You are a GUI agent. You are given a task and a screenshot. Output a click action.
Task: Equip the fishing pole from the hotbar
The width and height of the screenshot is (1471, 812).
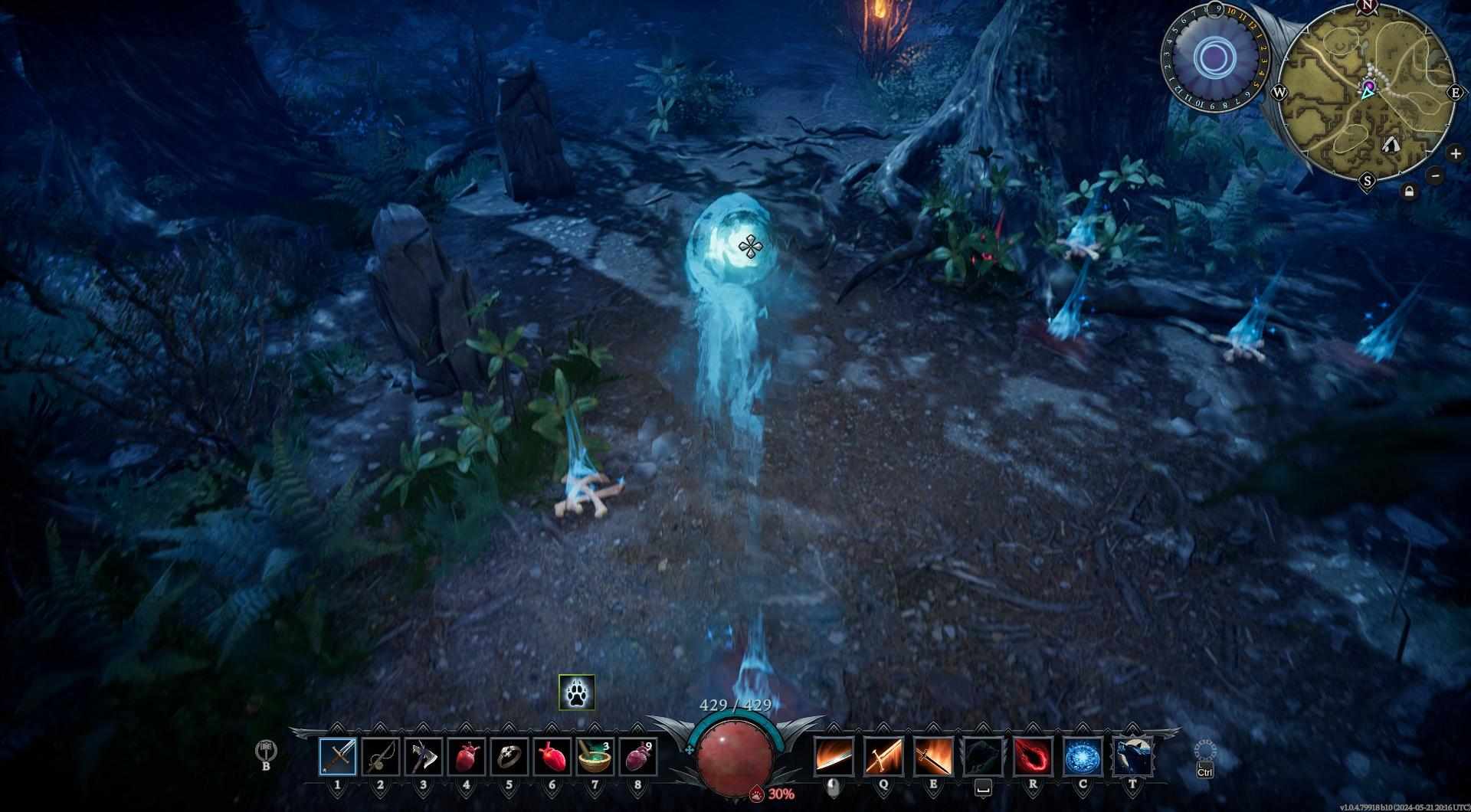pyautogui.click(x=381, y=756)
